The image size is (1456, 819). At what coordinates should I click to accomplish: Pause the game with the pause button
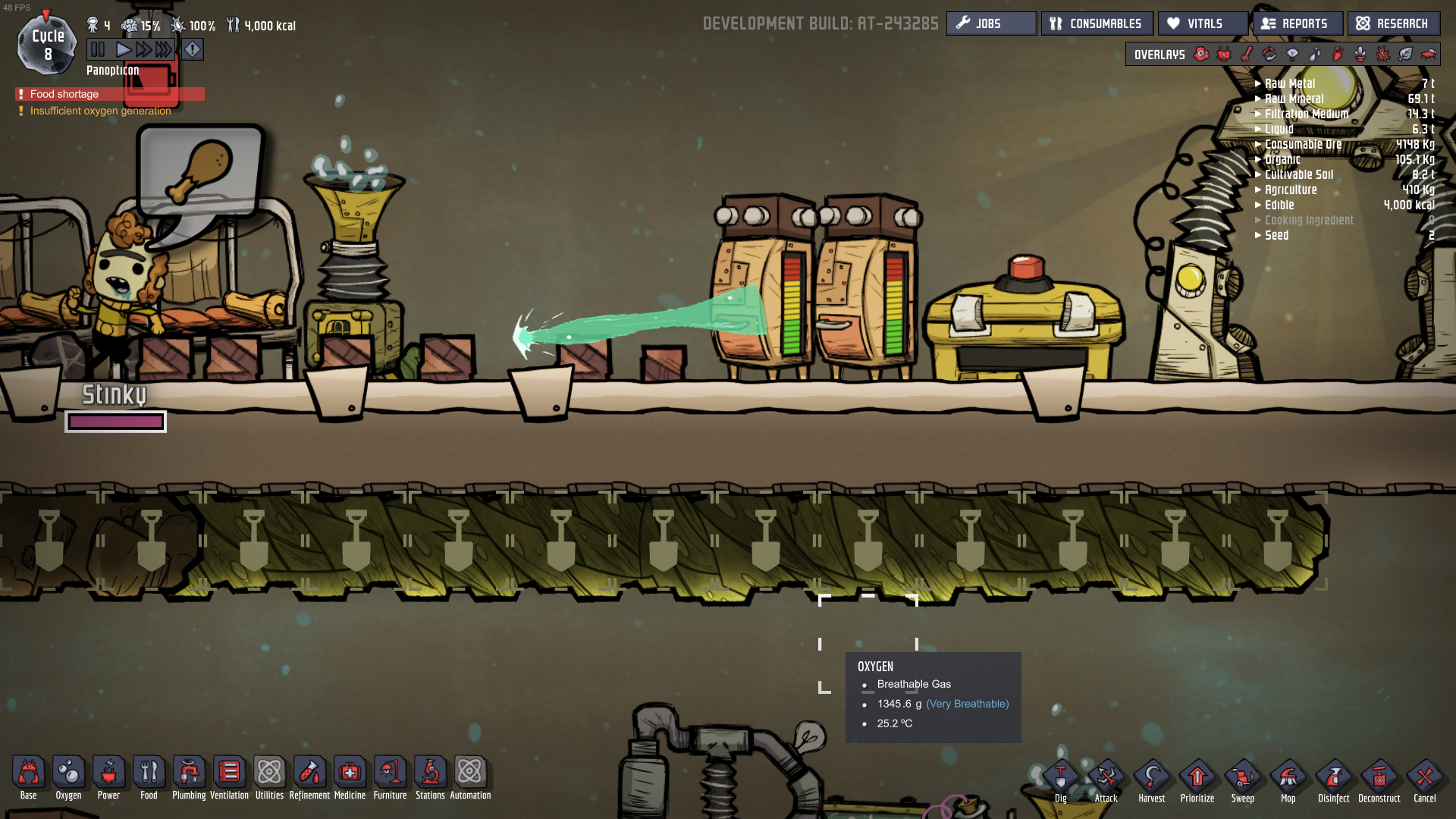click(x=98, y=50)
